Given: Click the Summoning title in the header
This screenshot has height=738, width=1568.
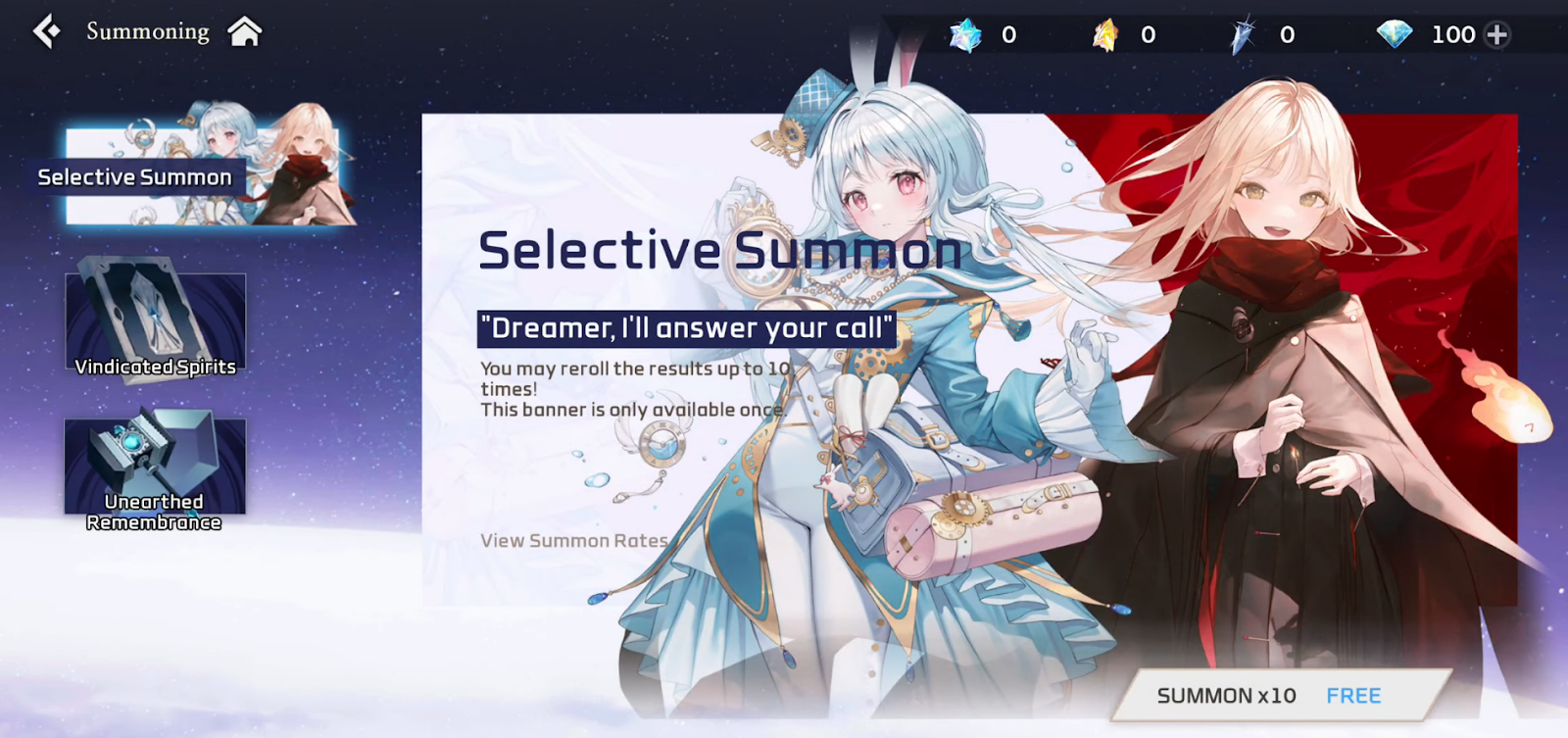Looking at the screenshot, I should (147, 30).
